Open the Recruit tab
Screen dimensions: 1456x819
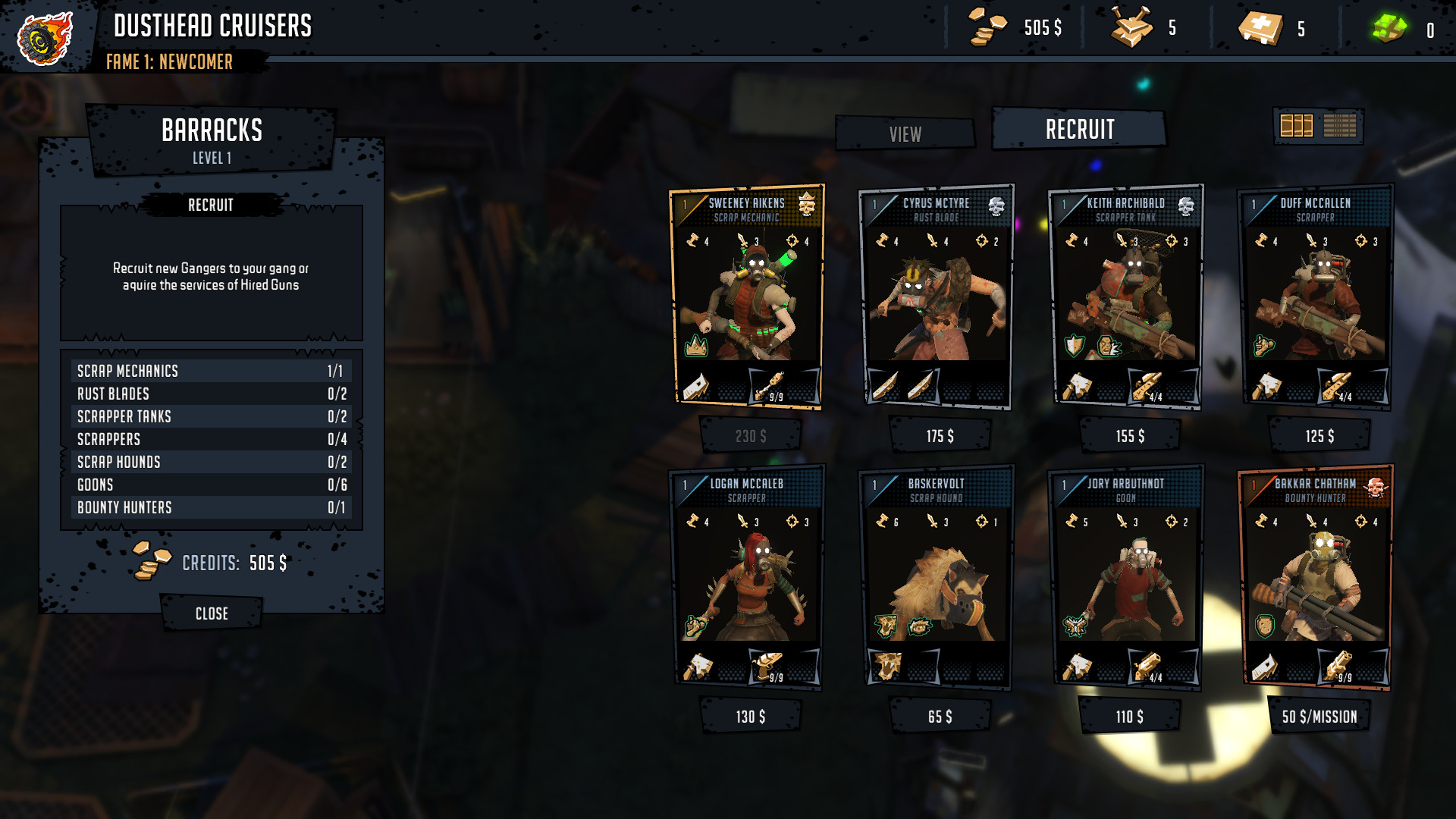[x=1079, y=130]
